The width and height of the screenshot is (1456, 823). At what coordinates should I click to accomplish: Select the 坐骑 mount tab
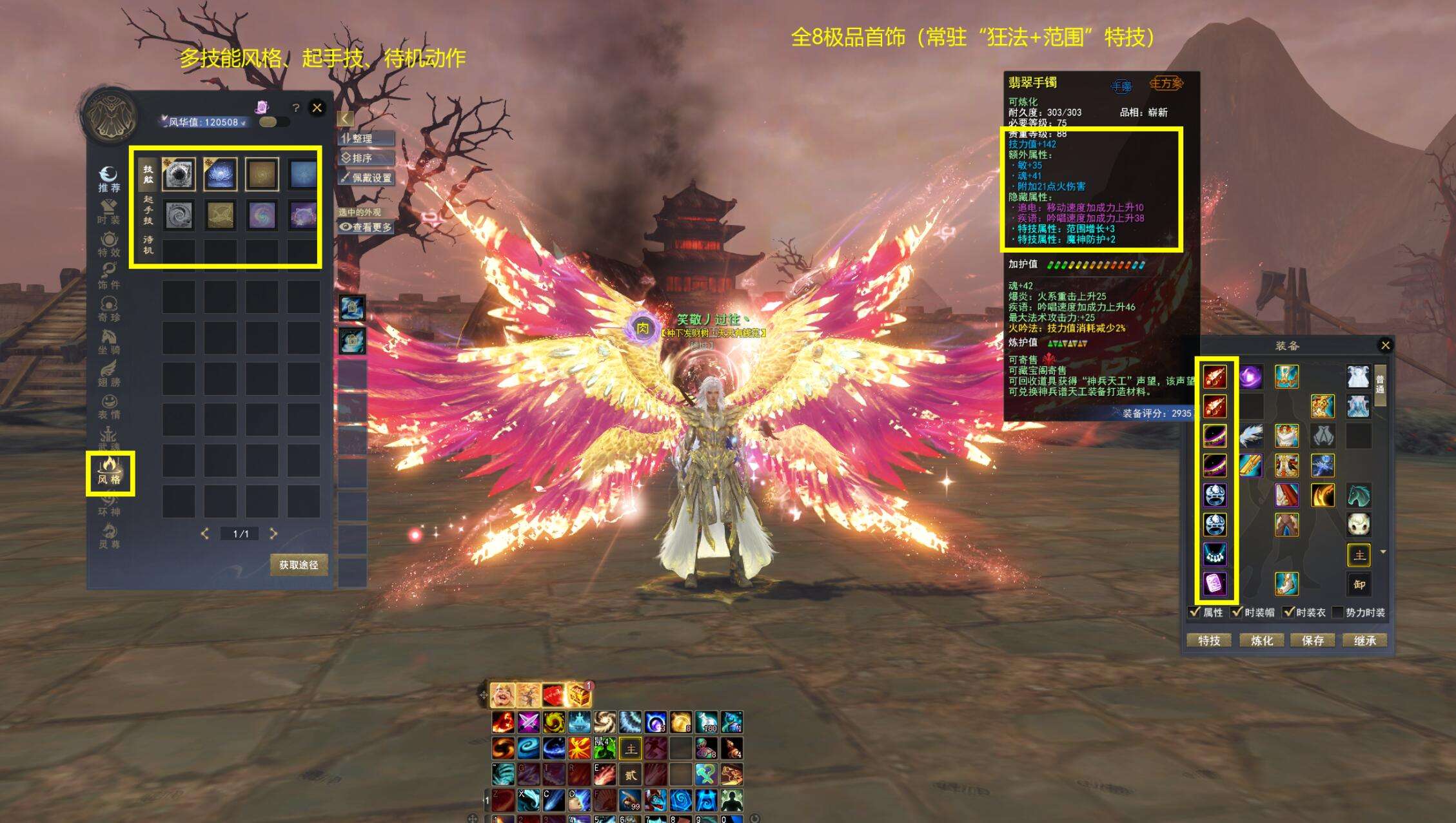[x=108, y=342]
